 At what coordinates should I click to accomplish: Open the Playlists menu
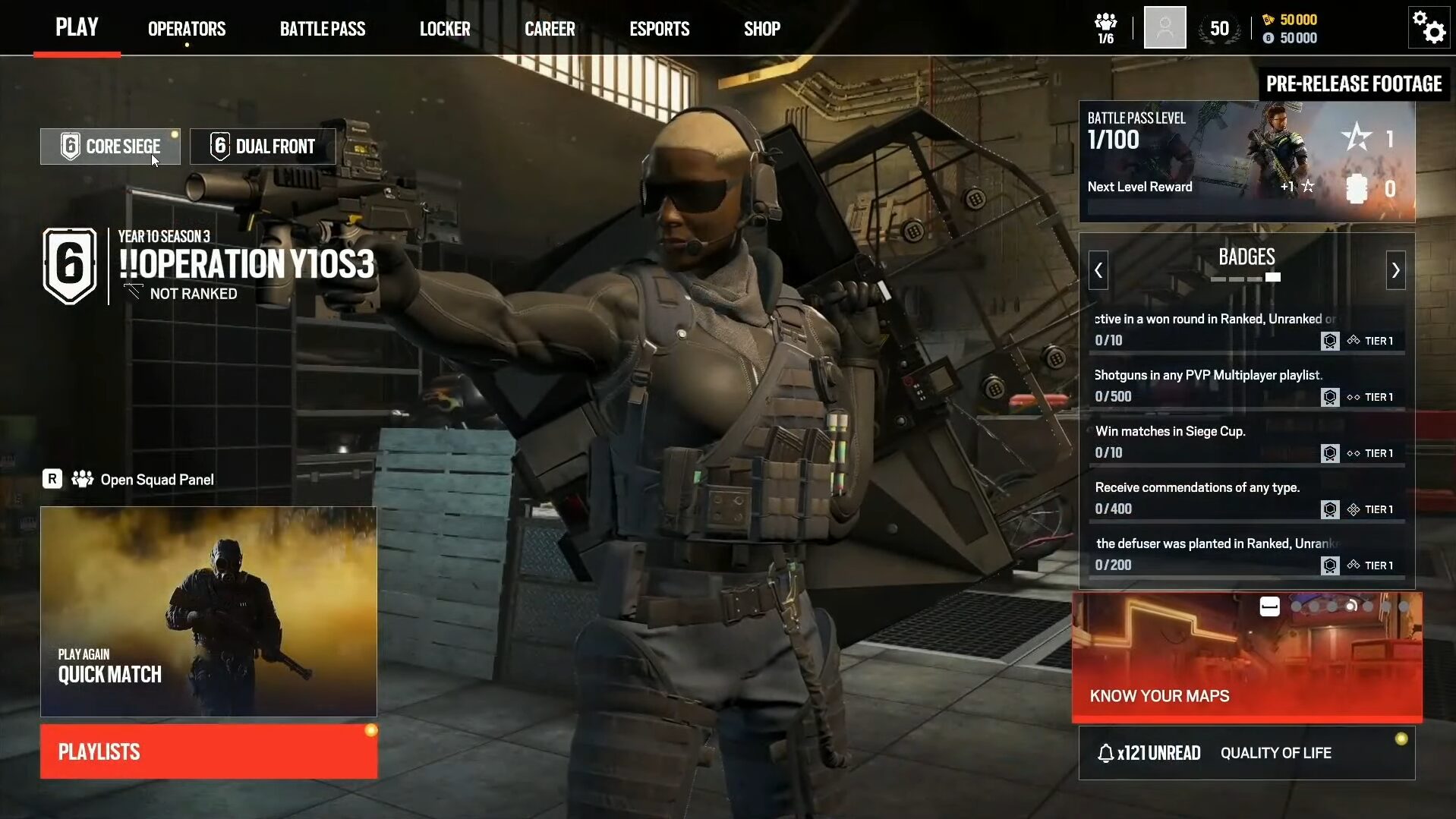coord(208,751)
